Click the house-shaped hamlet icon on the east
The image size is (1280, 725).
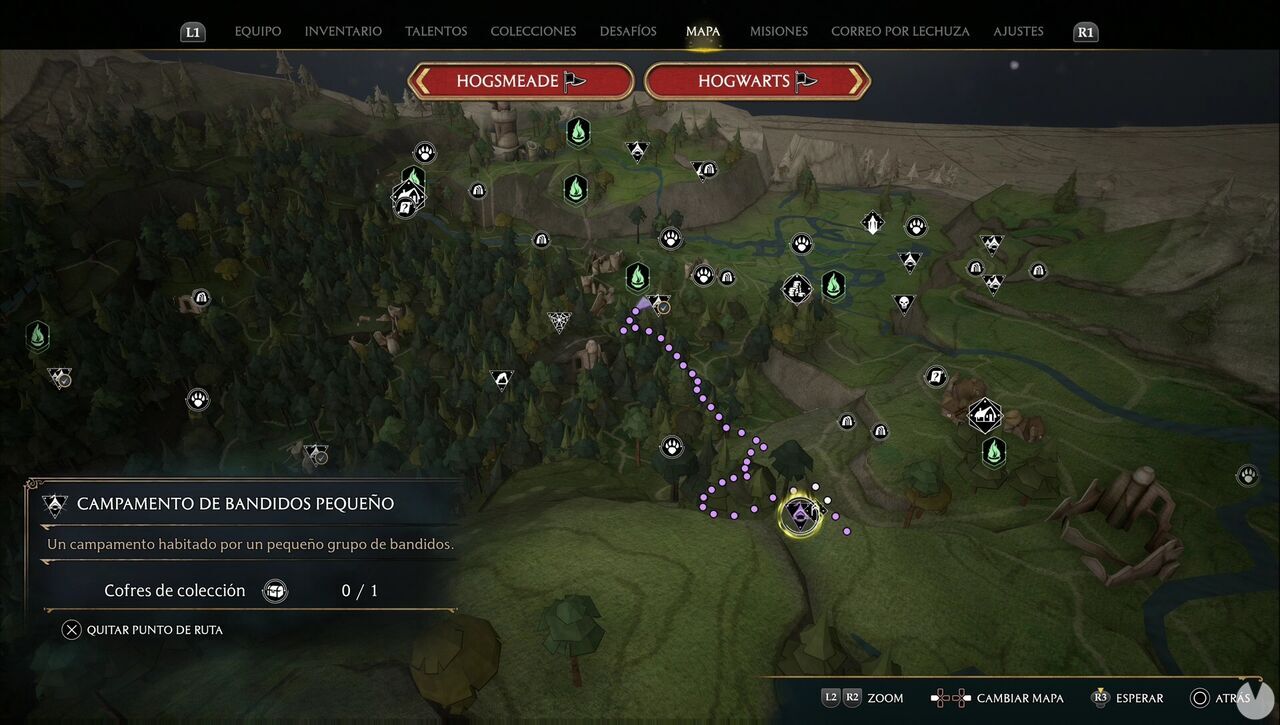[x=984, y=414]
